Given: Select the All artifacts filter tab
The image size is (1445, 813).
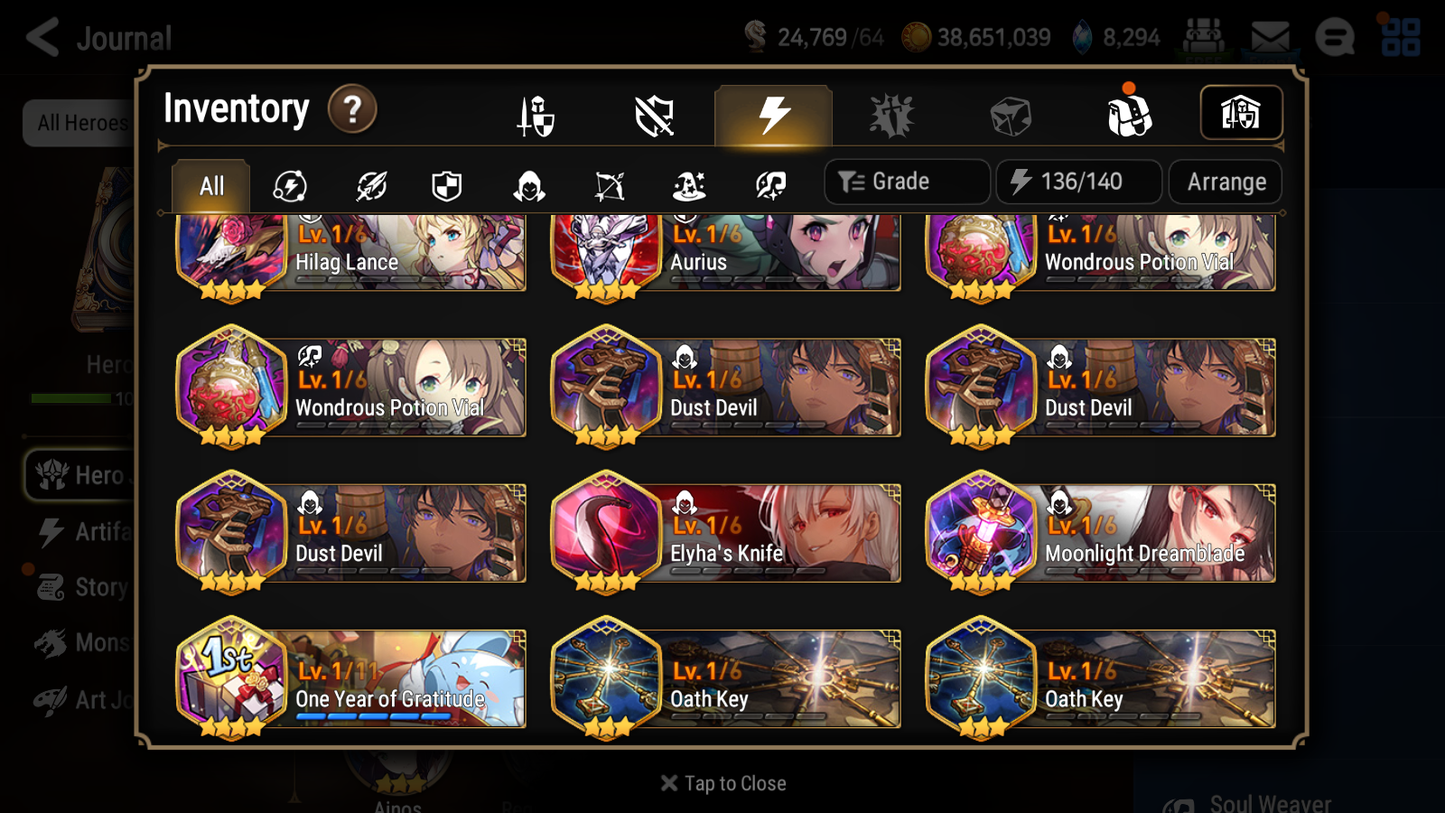Looking at the screenshot, I should (x=209, y=184).
